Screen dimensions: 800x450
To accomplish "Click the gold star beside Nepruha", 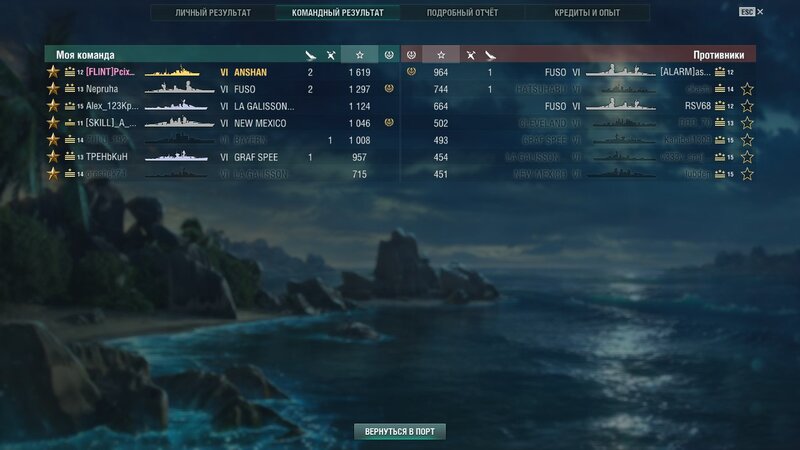I will 53,89.
